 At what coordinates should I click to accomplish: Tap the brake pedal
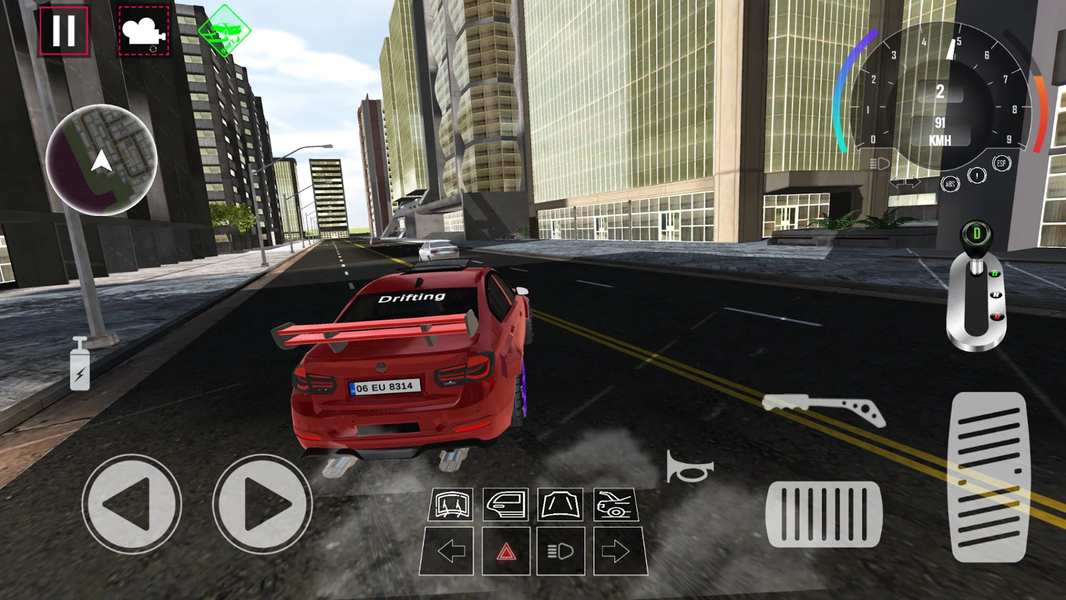824,514
